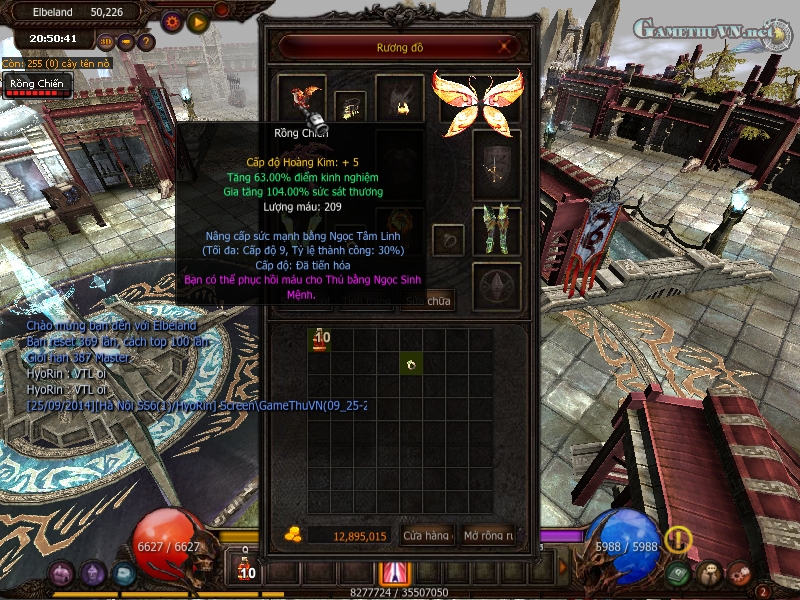The image size is (800, 600).
Task: Click the orange play arrow button
Action: (x=198, y=21)
